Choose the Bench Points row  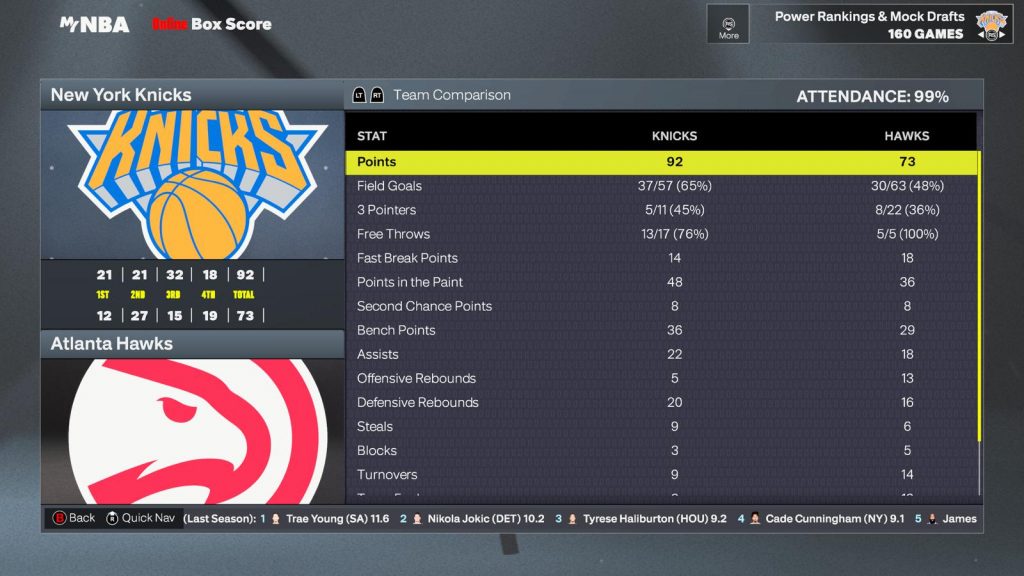click(x=661, y=330)
